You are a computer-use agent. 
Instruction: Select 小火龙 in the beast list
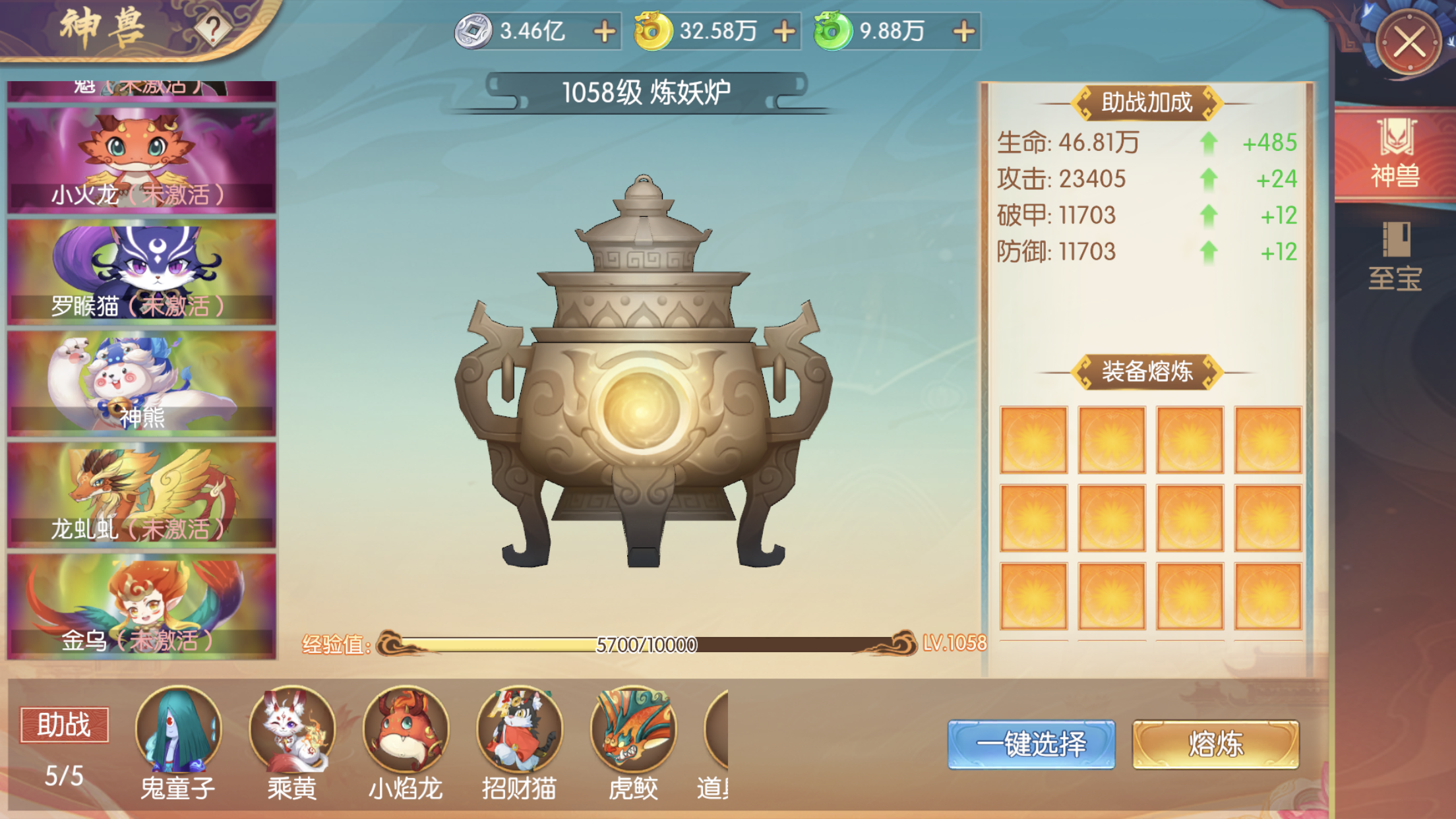point(142,160)
